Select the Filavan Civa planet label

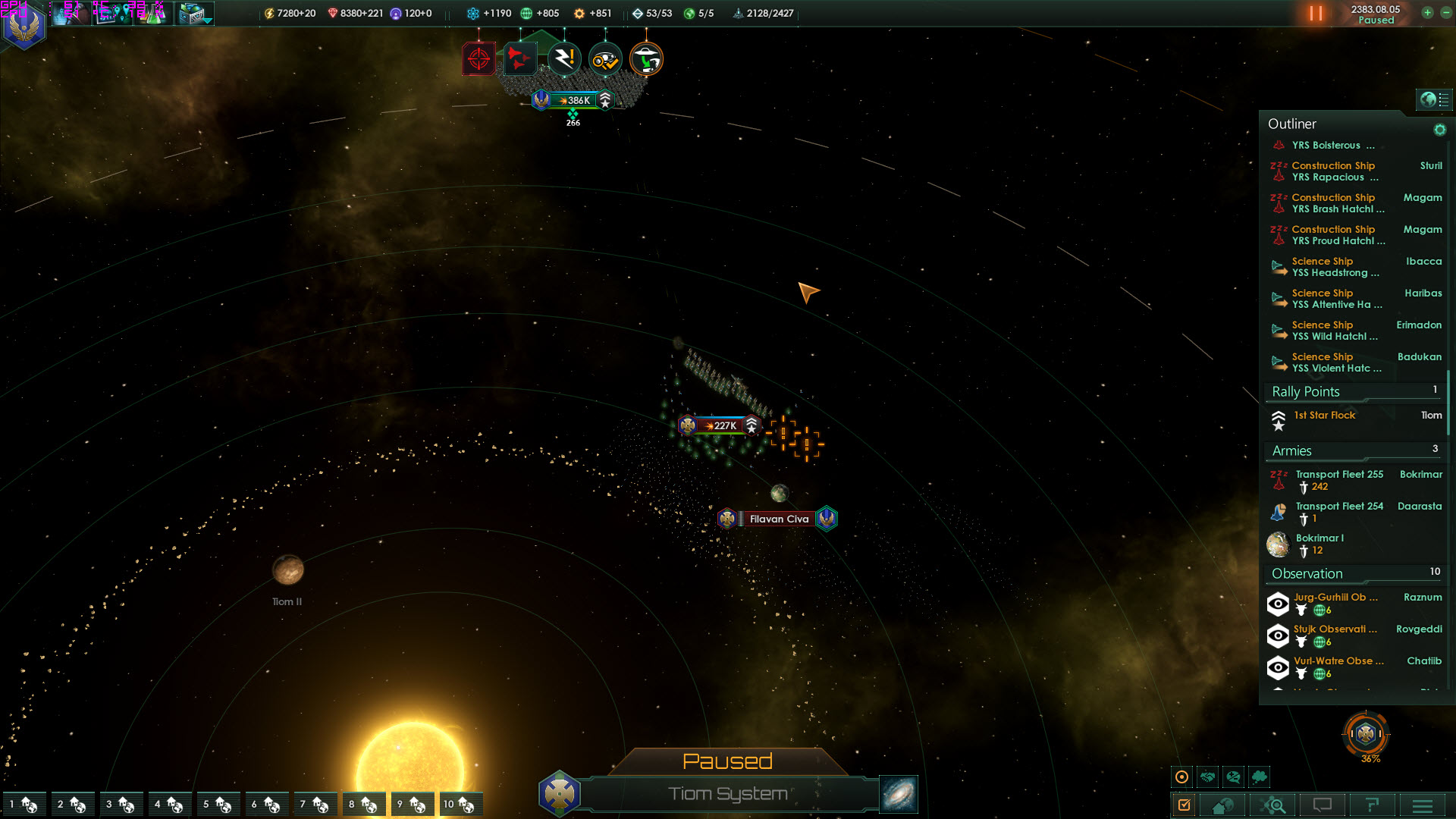coord(778,519)
